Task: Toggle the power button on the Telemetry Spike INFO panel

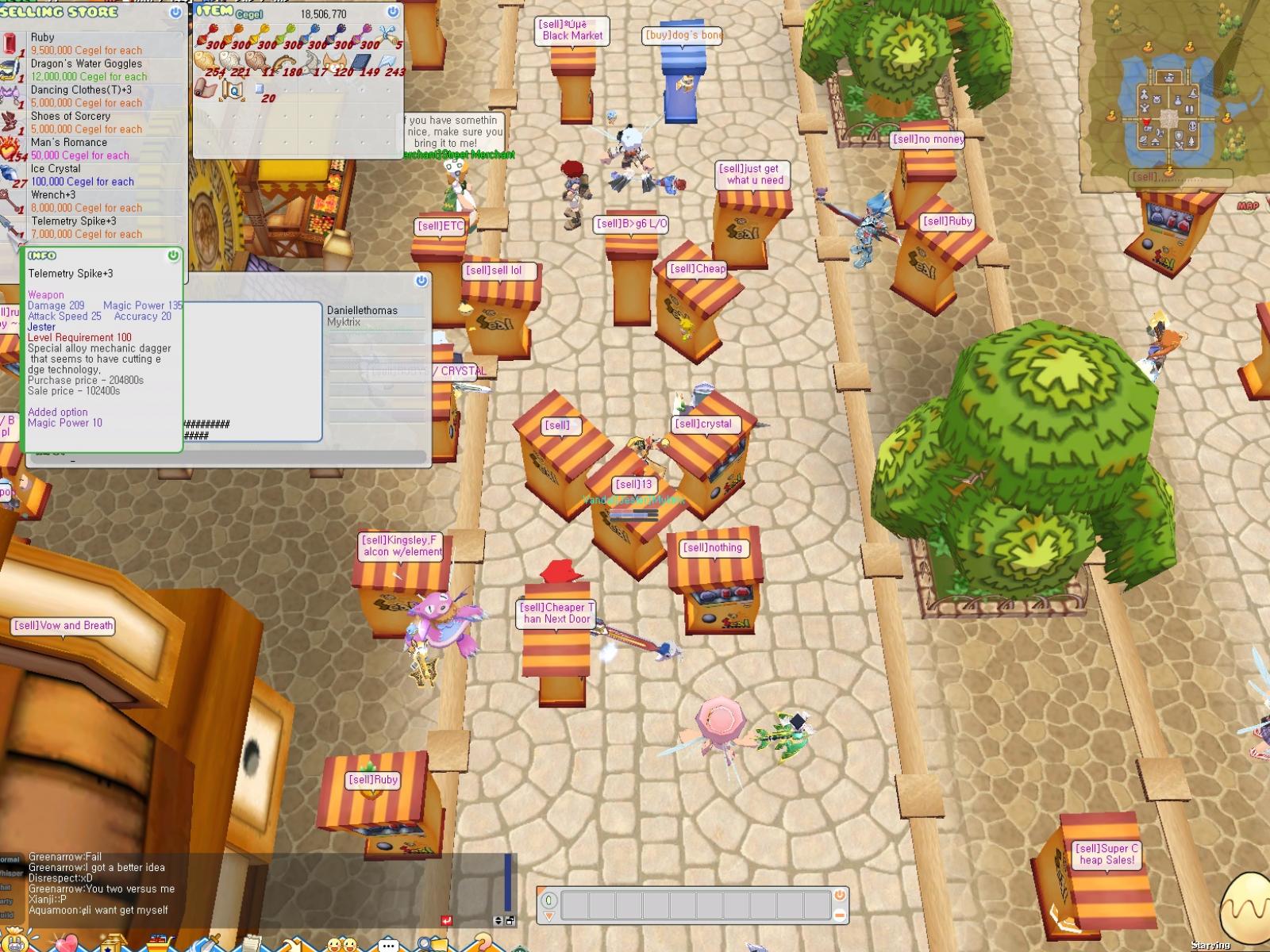Action: (x=173, y=256)
